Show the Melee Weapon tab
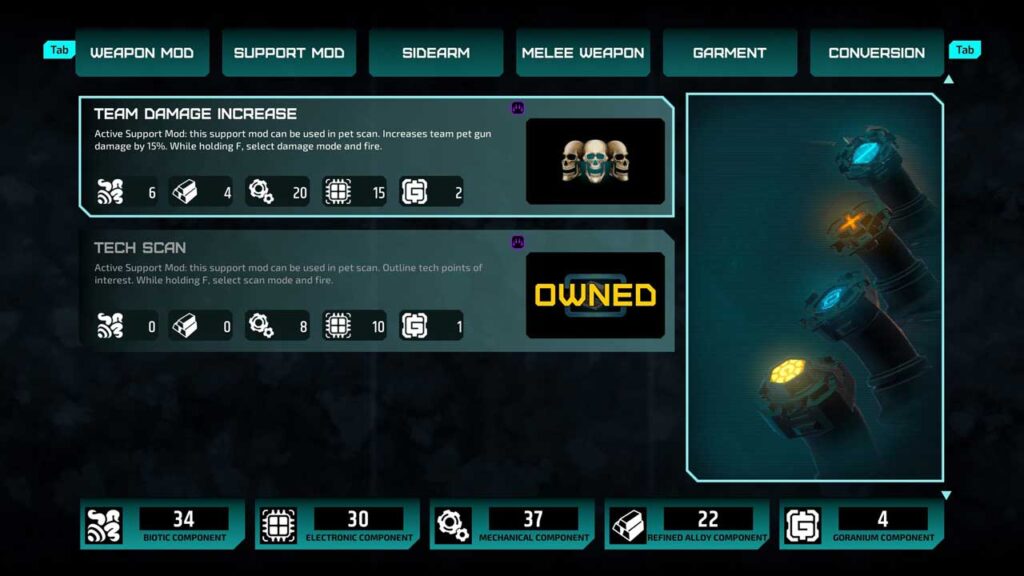The image size is (1024, 576). click(583, 53)
